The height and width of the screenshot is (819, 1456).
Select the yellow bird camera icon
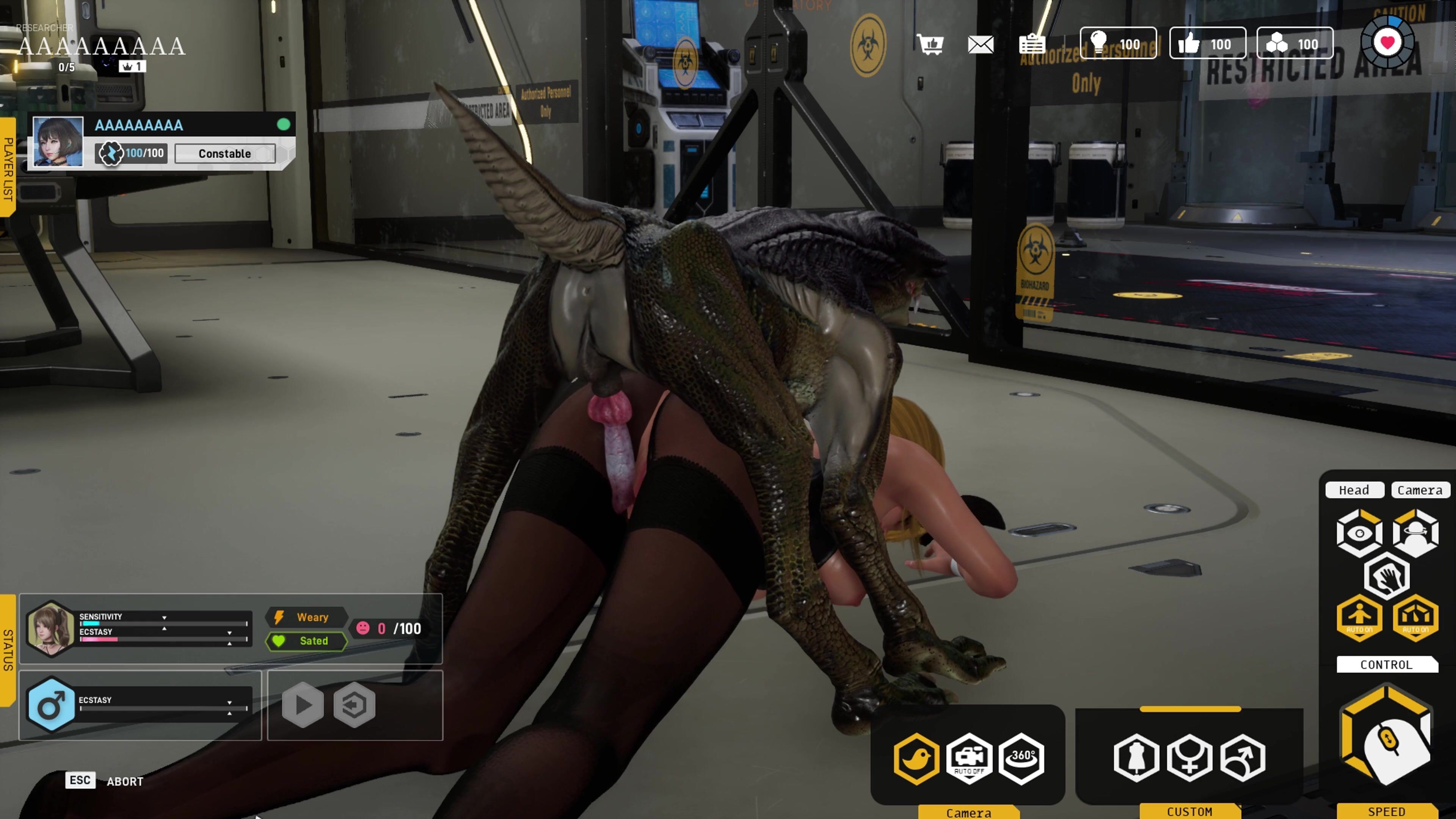917,758
